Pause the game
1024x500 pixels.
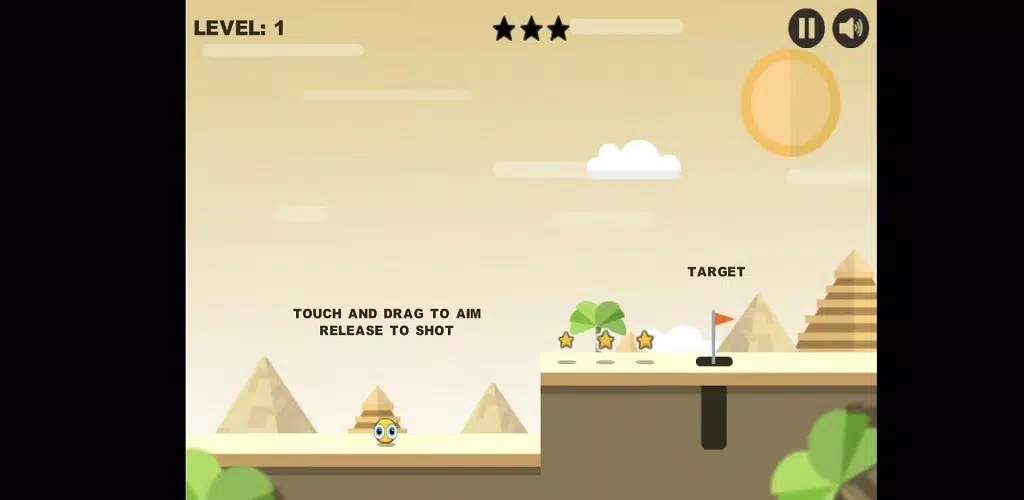pyautogui.click(x=806, y=28)
